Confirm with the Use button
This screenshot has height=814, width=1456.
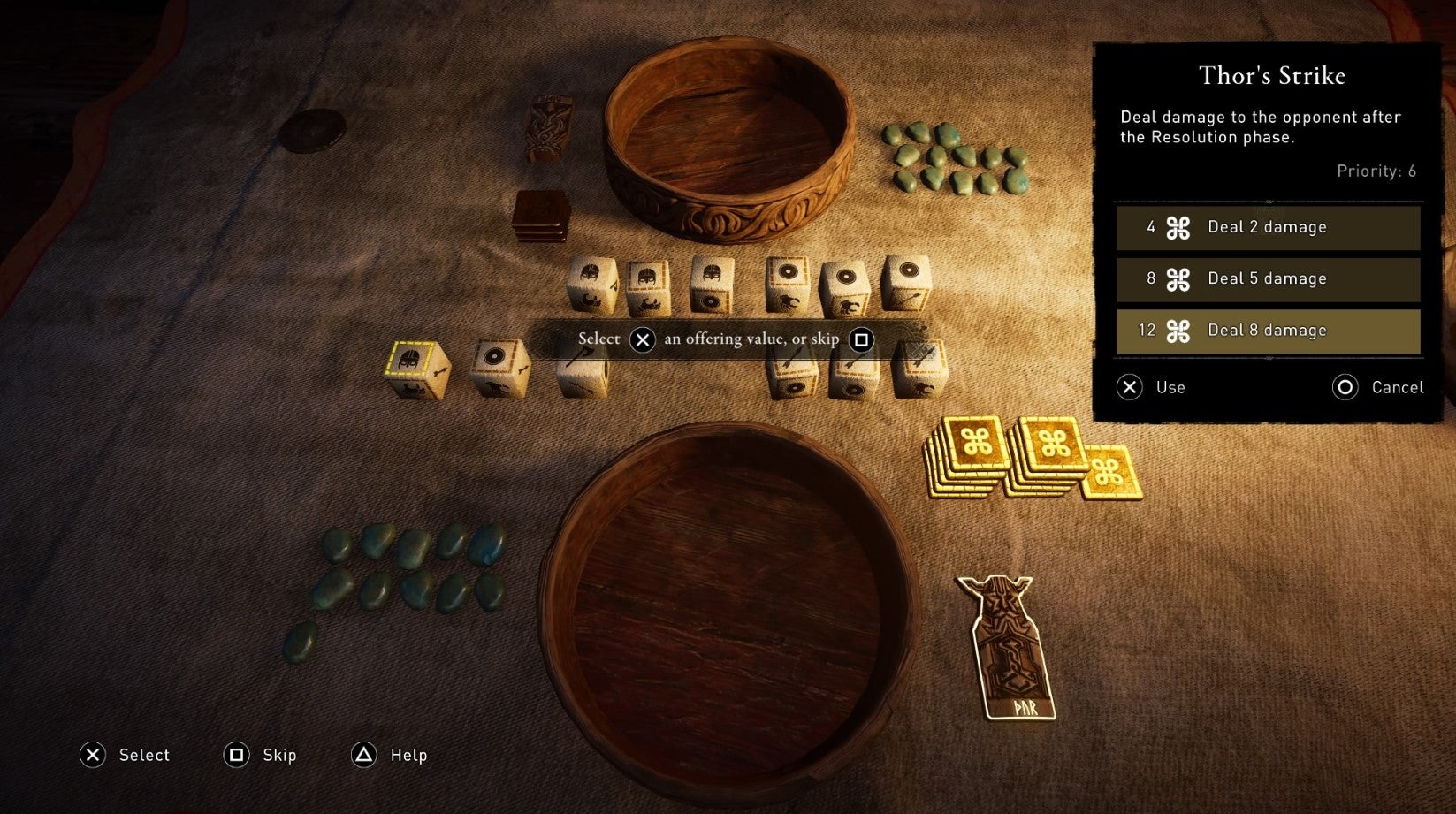point(1152,387)
